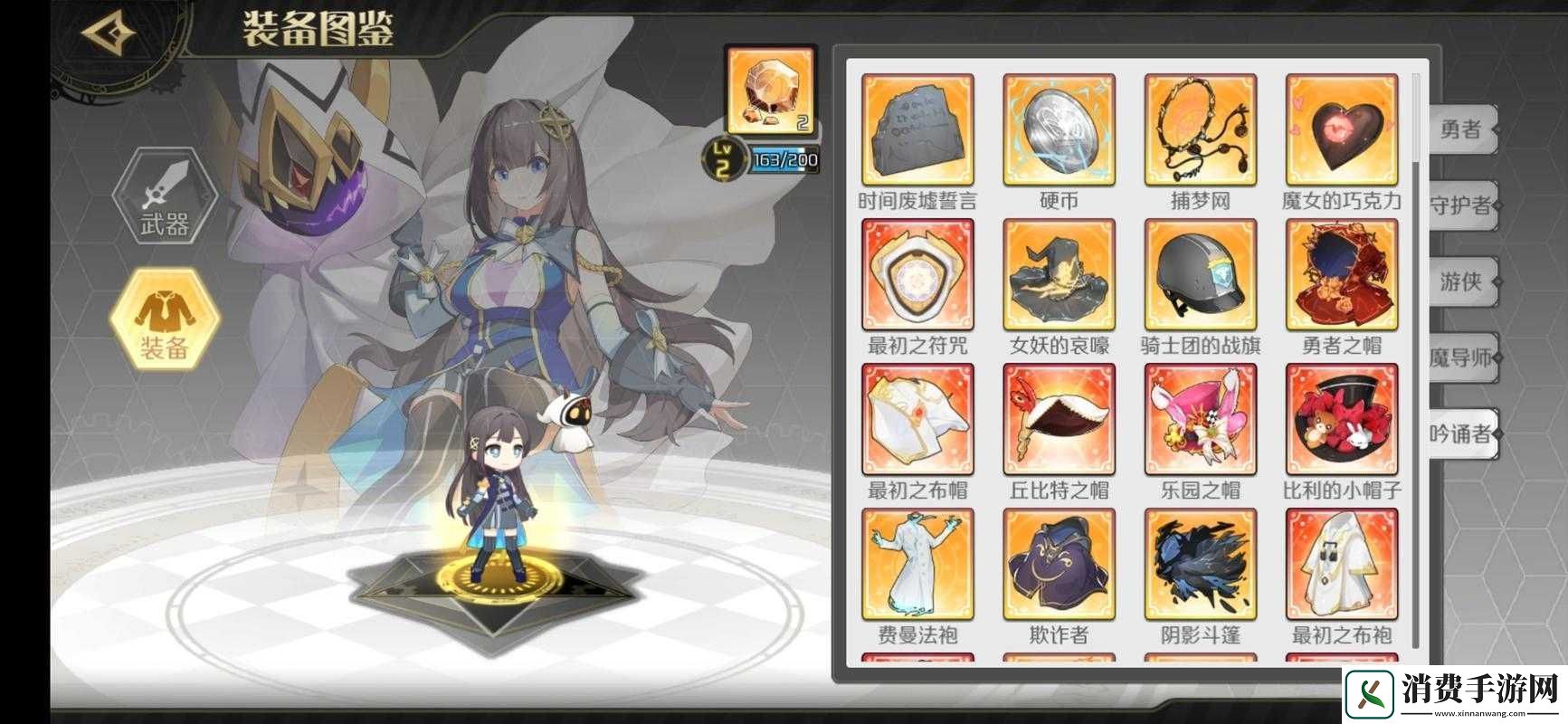The width and height of the screenshot is (1568, 724).
Task: Select the 装备 equipment category
Action: tap(165, 319)
